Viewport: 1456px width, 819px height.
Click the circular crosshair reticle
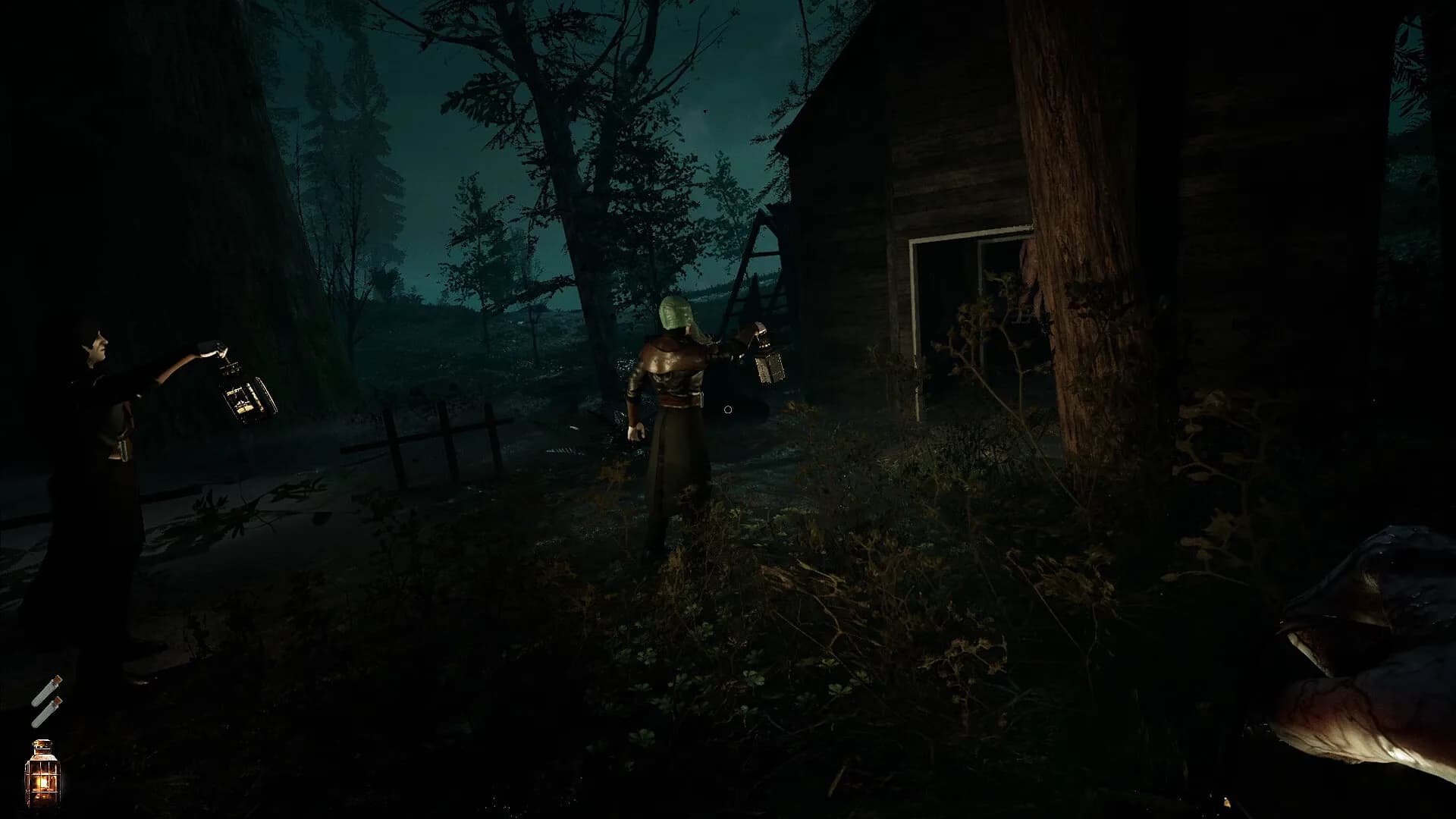(726, 409)
